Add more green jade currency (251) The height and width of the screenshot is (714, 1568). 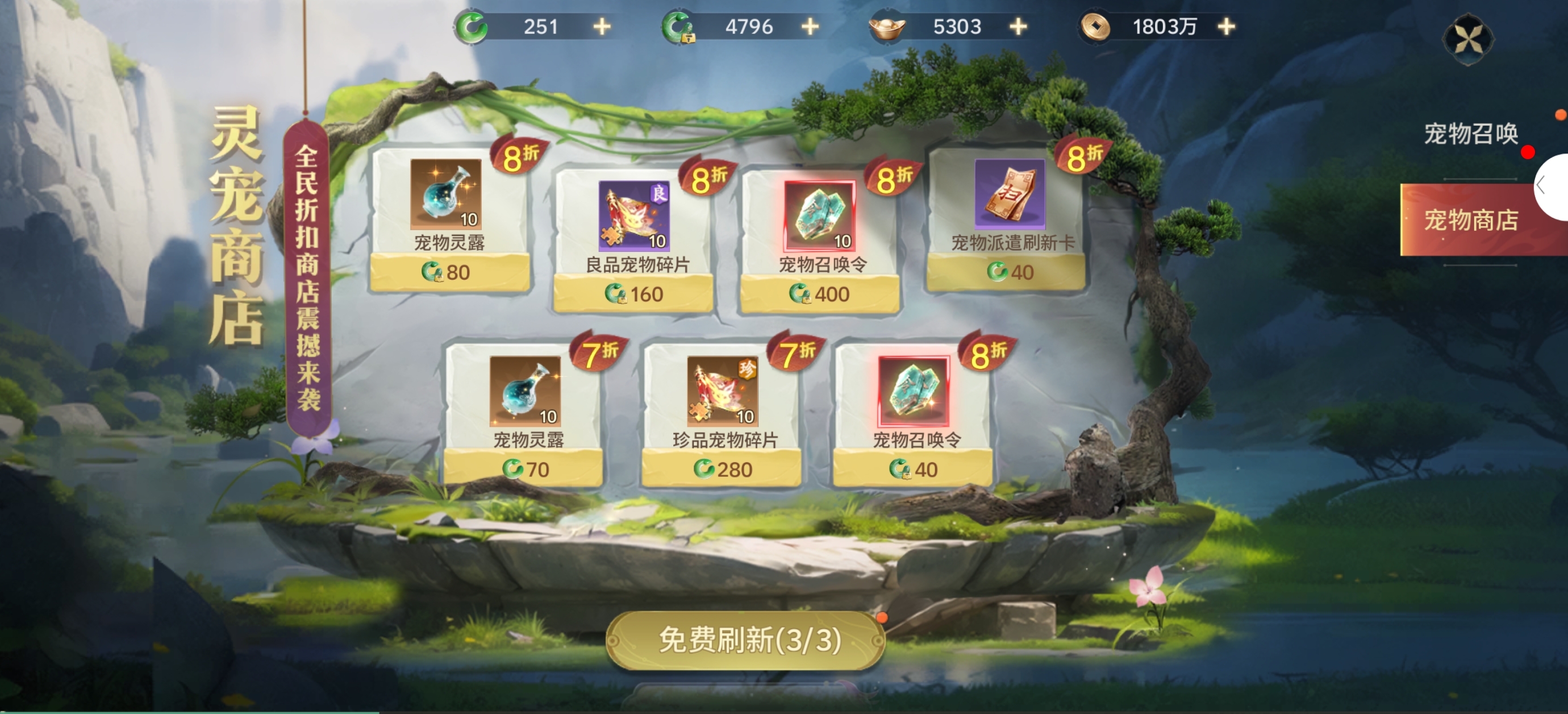602,27
